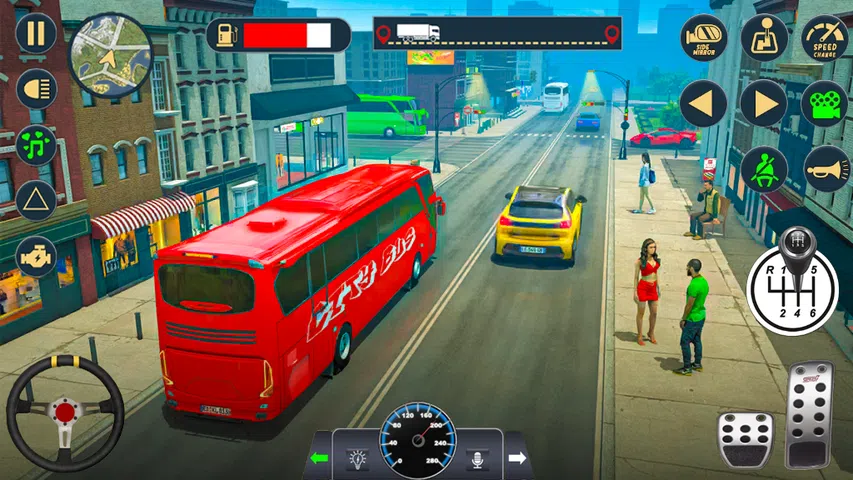
Task: Honk the horn button
Action: [x=824, y=169]
